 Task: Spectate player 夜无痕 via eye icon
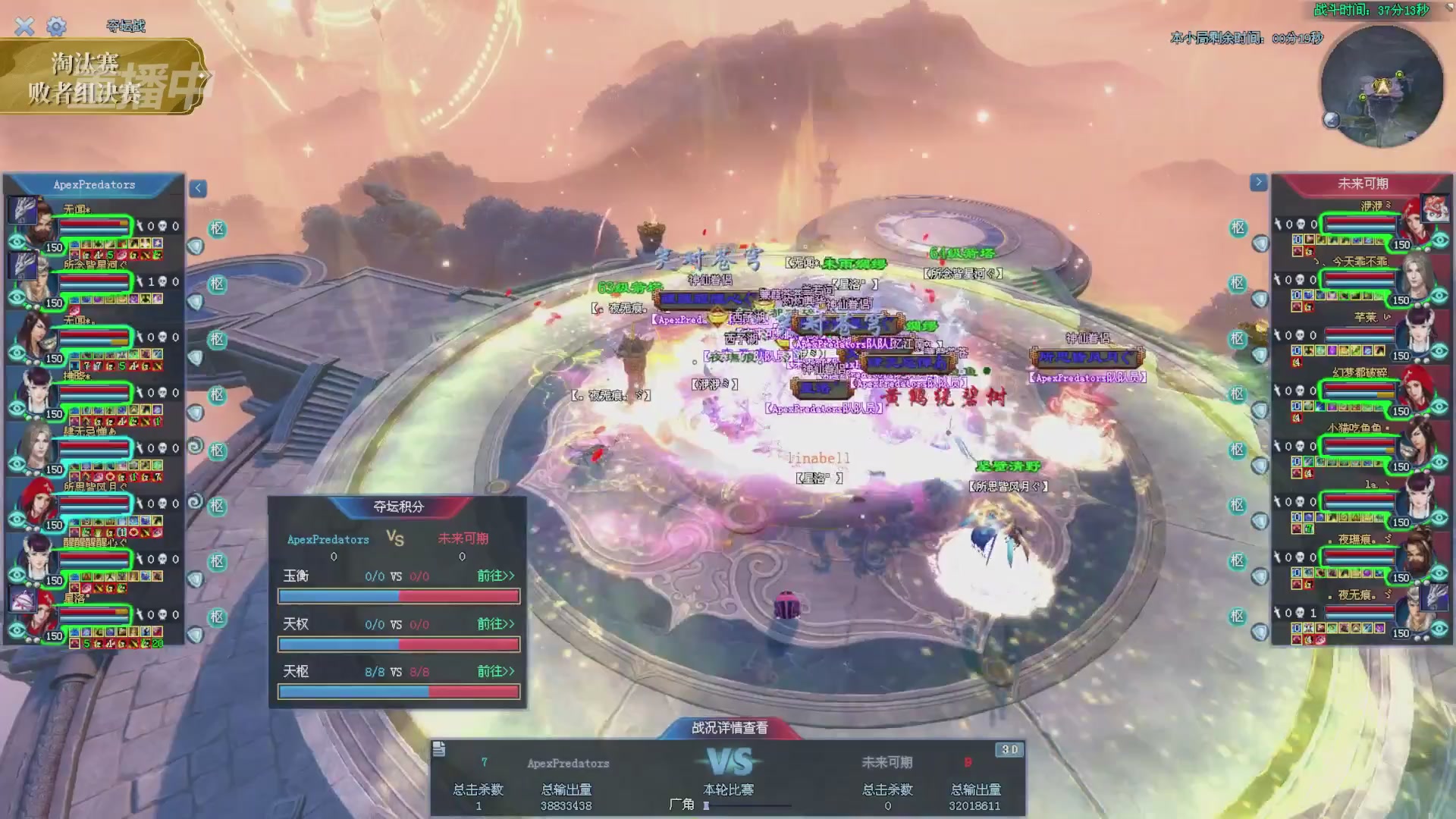point(1440,629)
